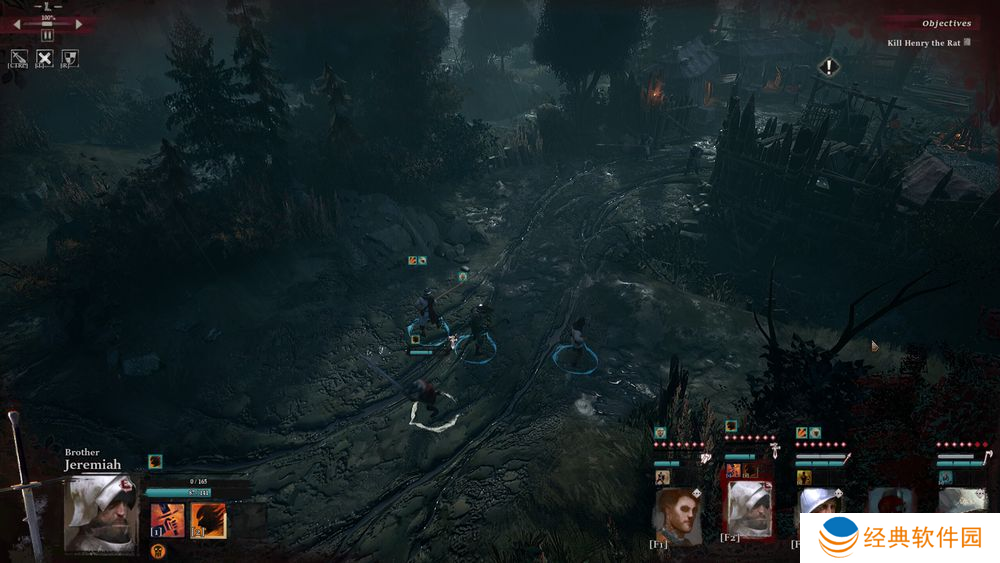The image size is (1000, 563).
Task: Click Brother Jeremiah's large portrait
Action: point(100,513)
